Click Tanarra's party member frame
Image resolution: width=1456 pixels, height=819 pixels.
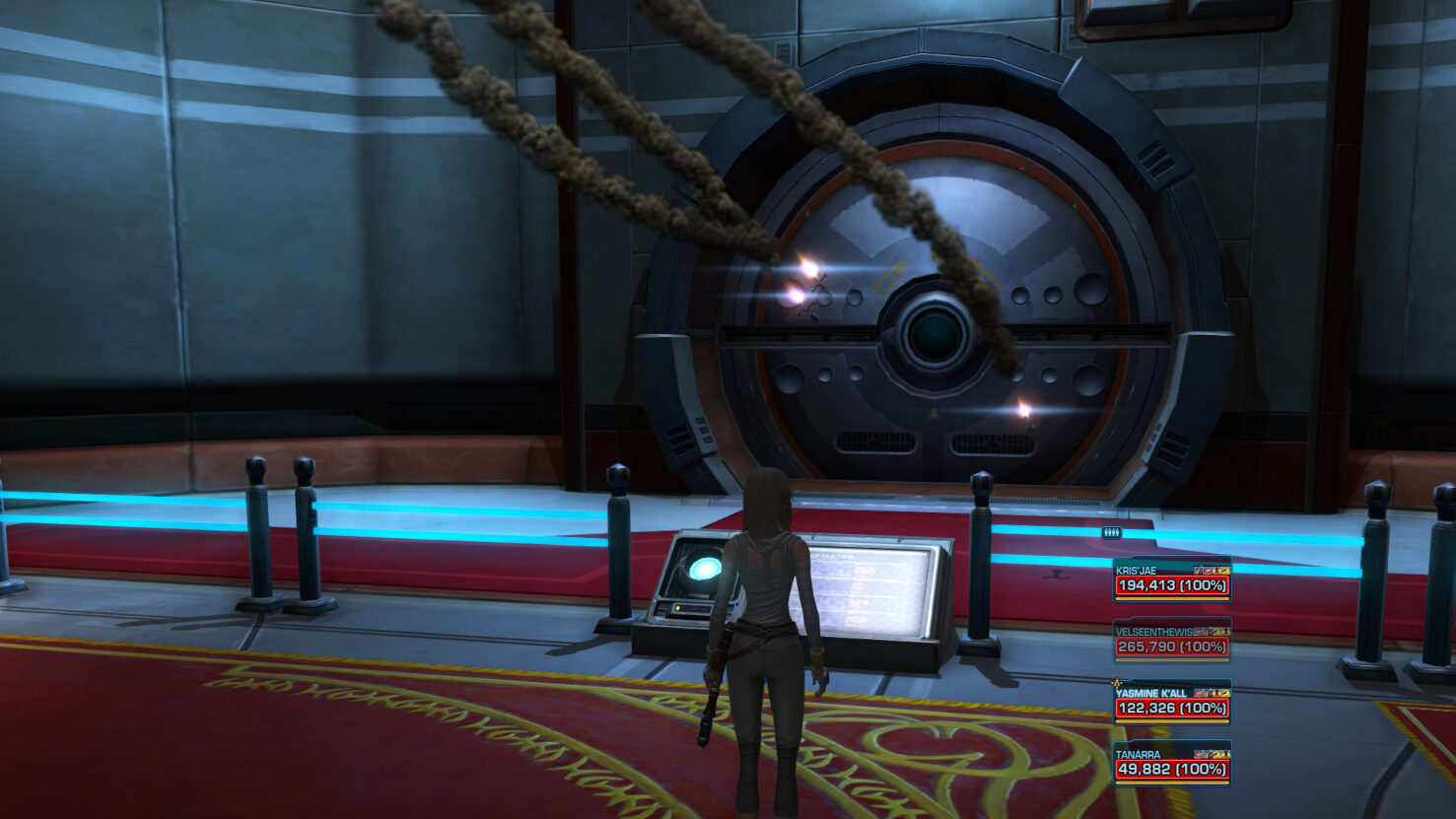click(1171, 763)
